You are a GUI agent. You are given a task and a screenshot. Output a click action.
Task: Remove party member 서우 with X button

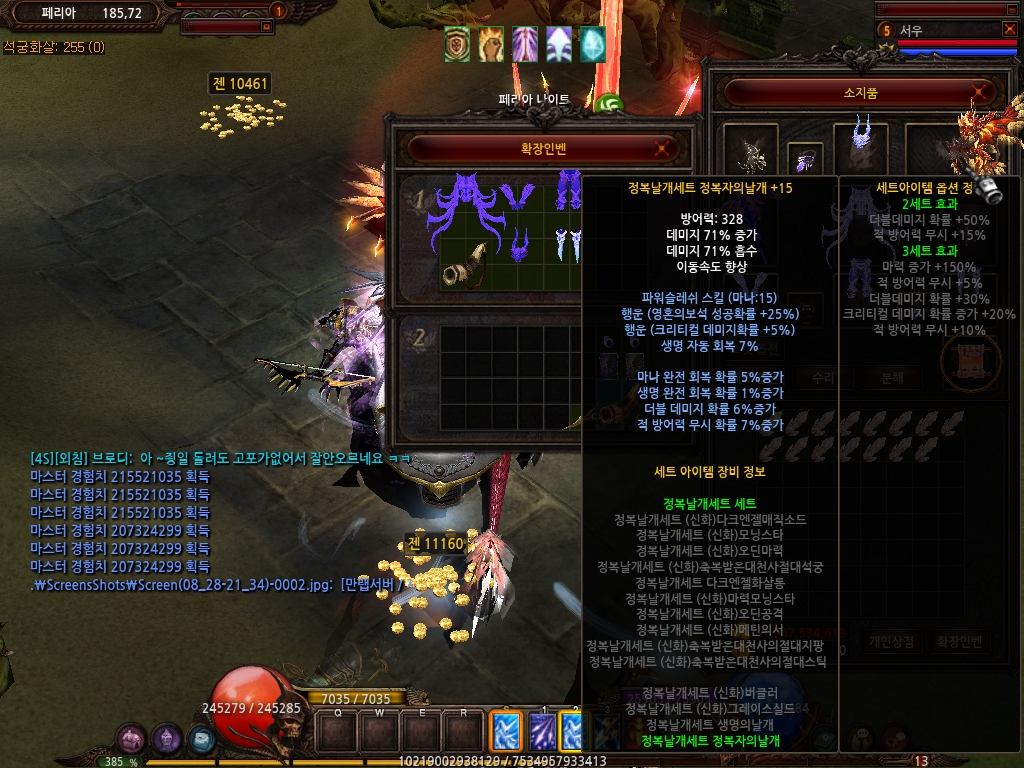click(1009, 29)
